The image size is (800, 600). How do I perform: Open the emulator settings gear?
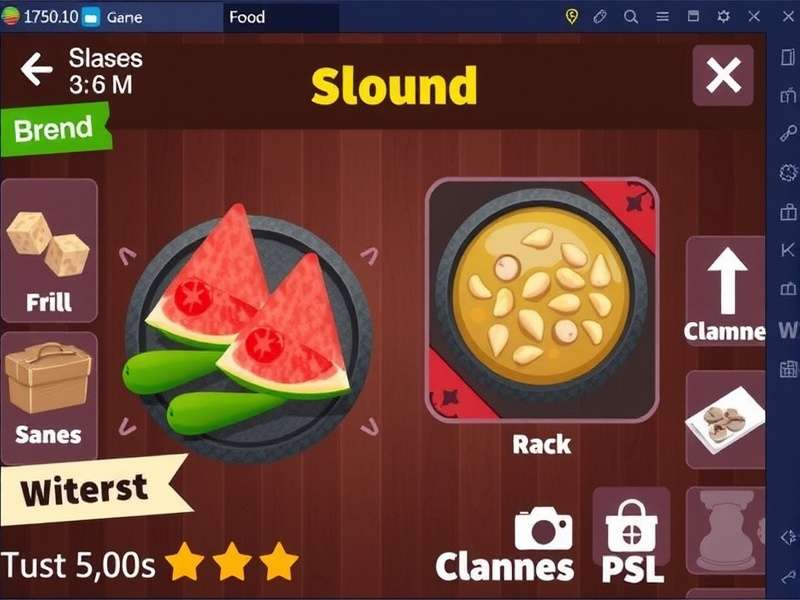tap(724, 17)
